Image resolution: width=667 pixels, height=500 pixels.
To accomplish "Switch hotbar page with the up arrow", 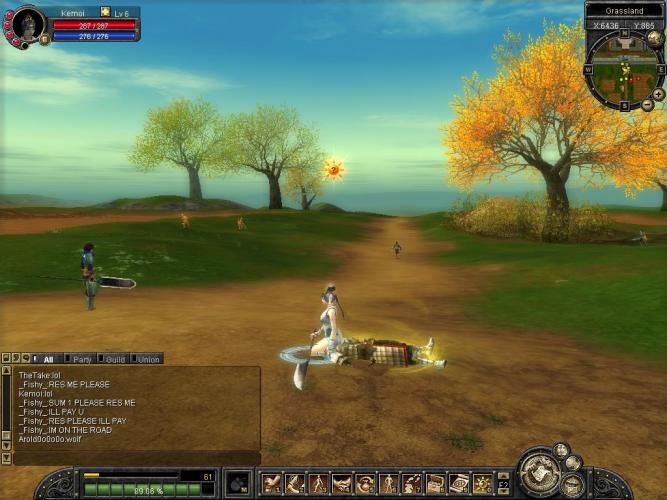I will tap(504, 476).
